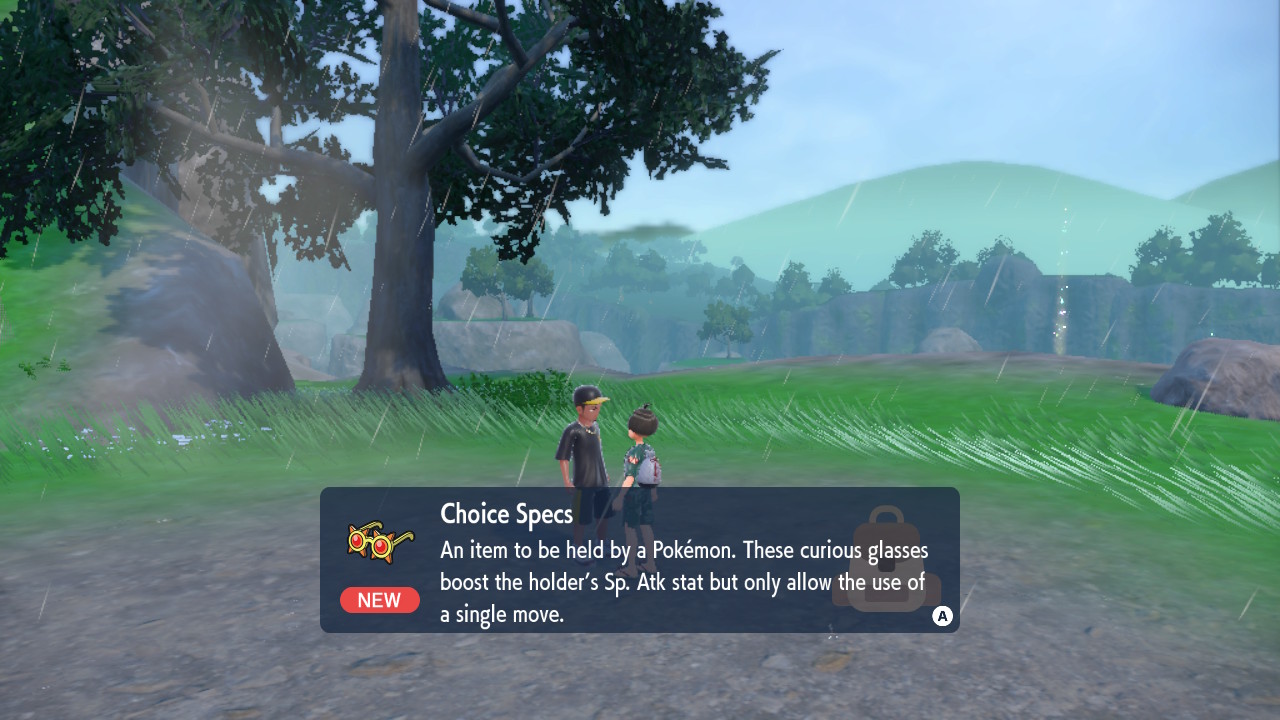1280x720 pixels.
Task: Dismiss the Choice Specs description box
Action: (x=942, y=616)
